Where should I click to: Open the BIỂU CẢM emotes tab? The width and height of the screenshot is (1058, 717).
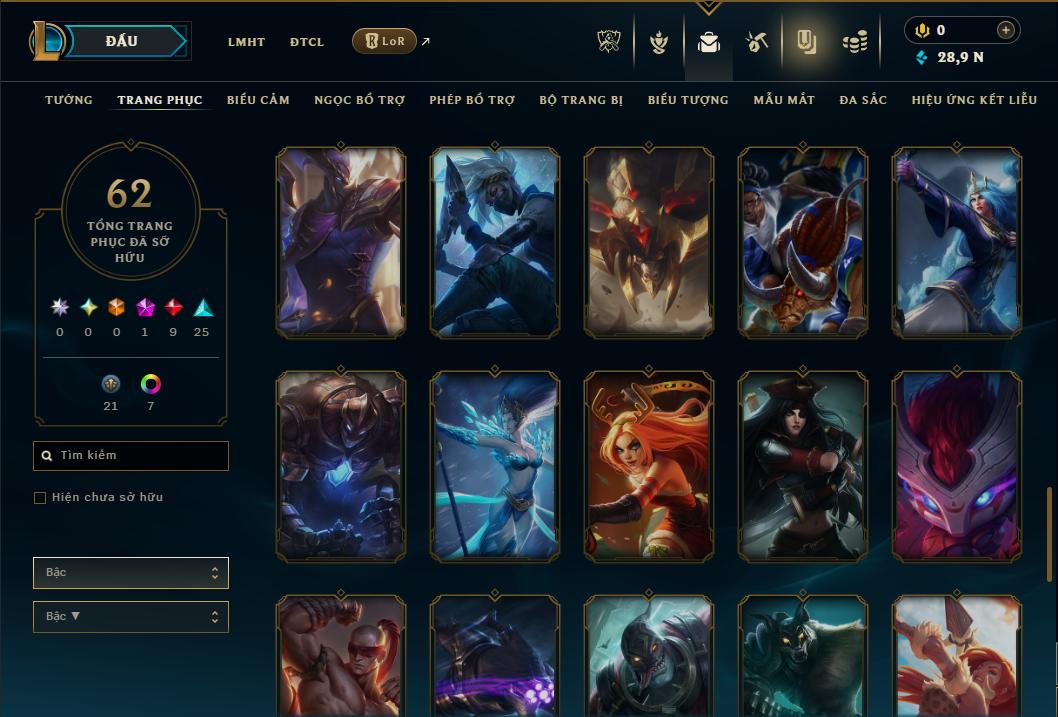pos(258,100)
